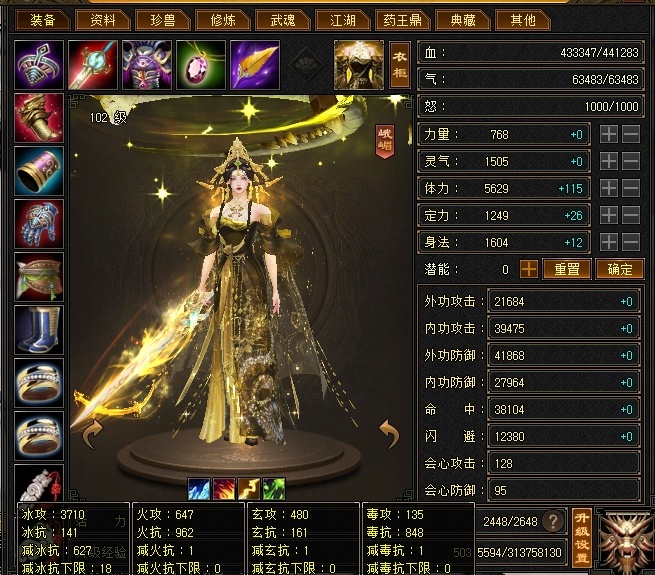Go to the 修炼 tab
655x575 pixels.
pos(223,20)
